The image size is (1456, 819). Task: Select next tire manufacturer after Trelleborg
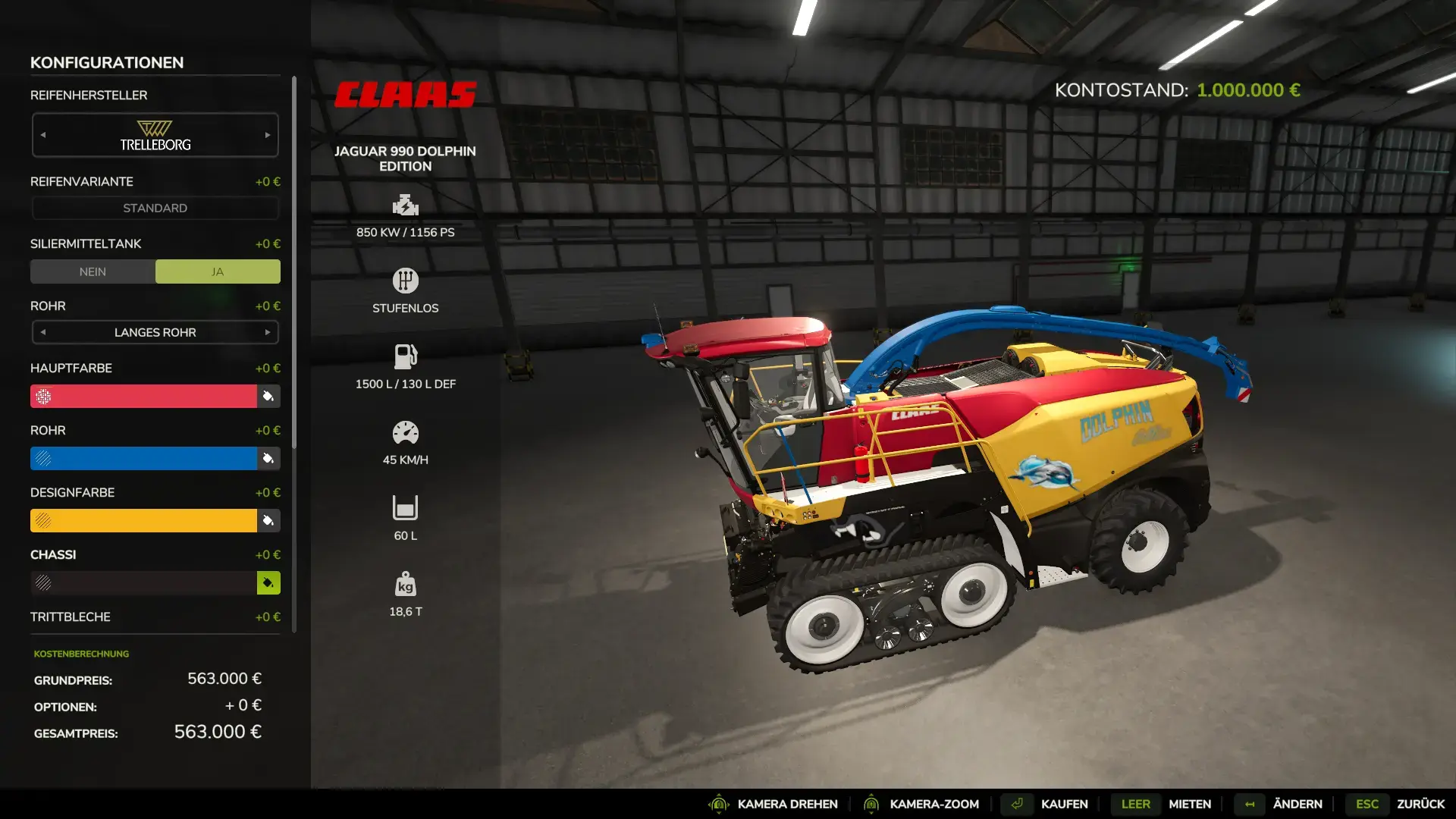[268, 135]
